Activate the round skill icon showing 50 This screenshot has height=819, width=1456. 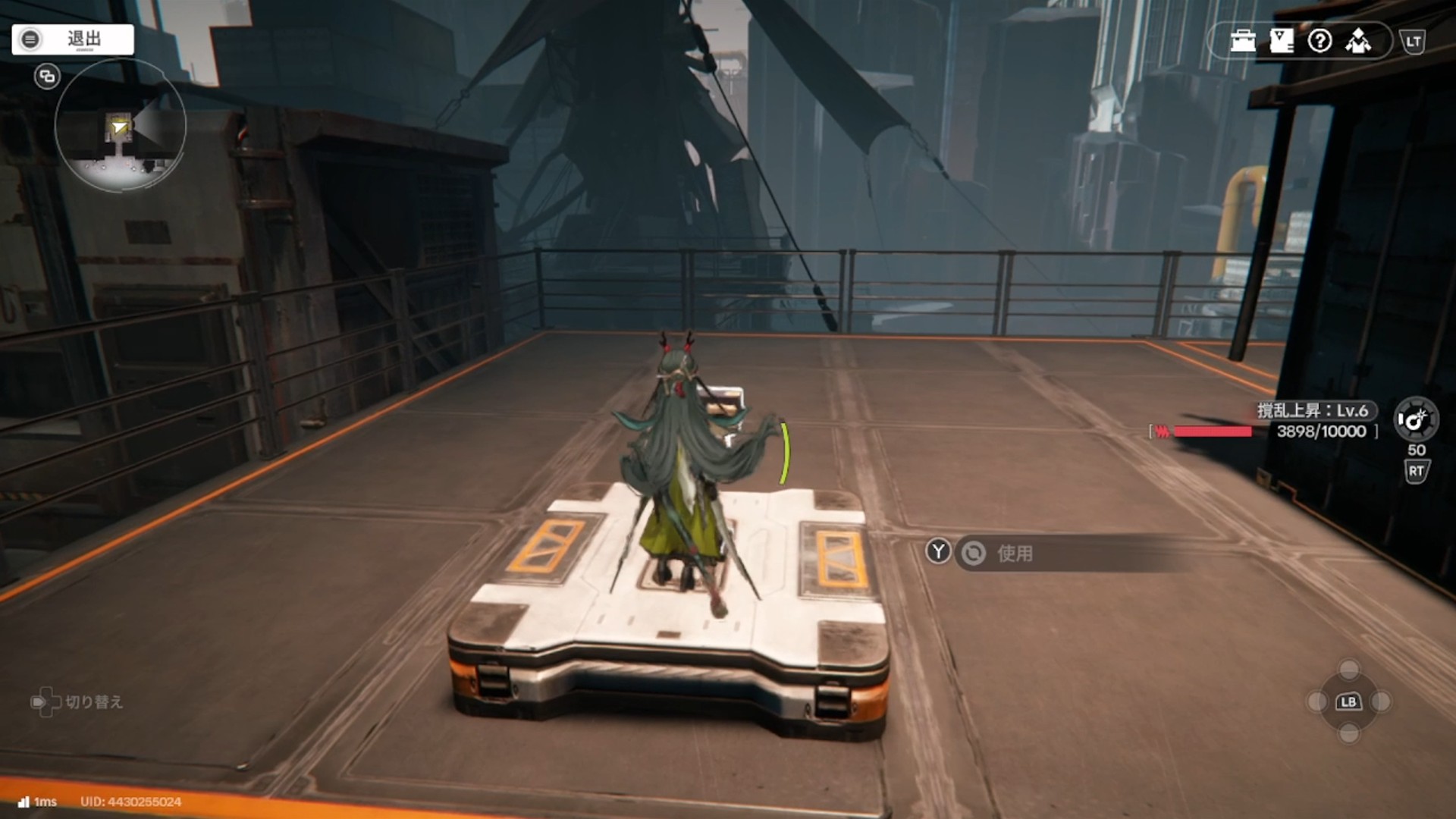coord(1415,419)
